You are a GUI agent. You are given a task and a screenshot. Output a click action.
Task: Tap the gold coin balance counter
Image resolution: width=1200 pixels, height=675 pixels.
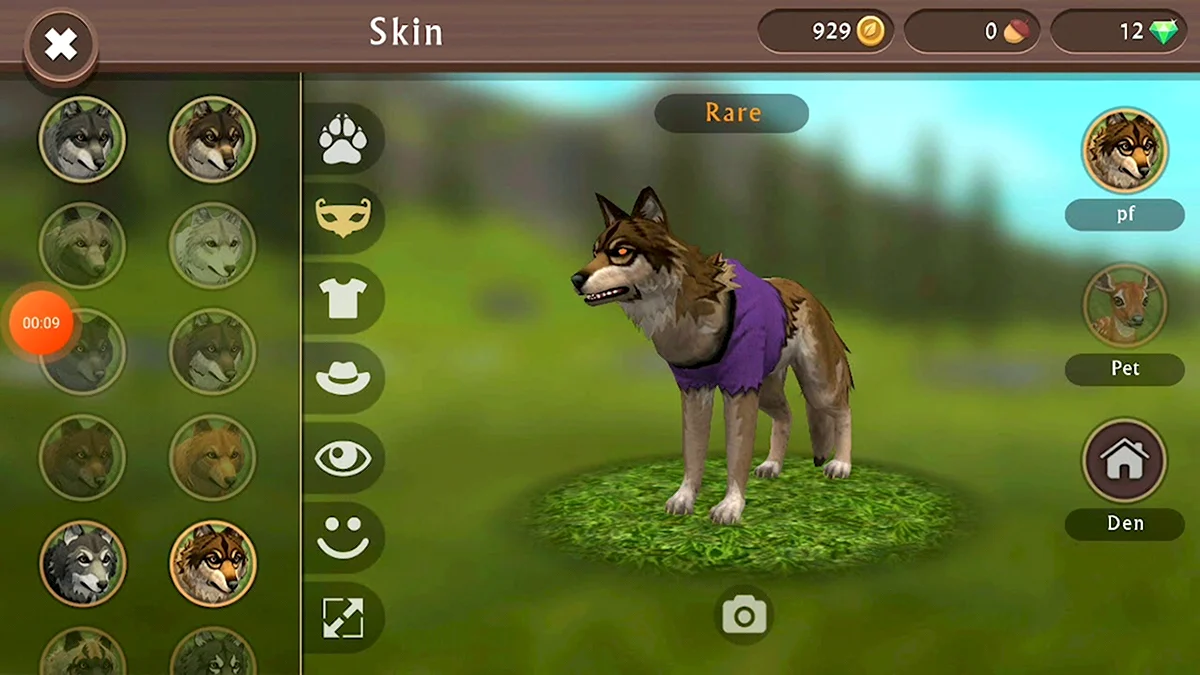tap(826, 32)
